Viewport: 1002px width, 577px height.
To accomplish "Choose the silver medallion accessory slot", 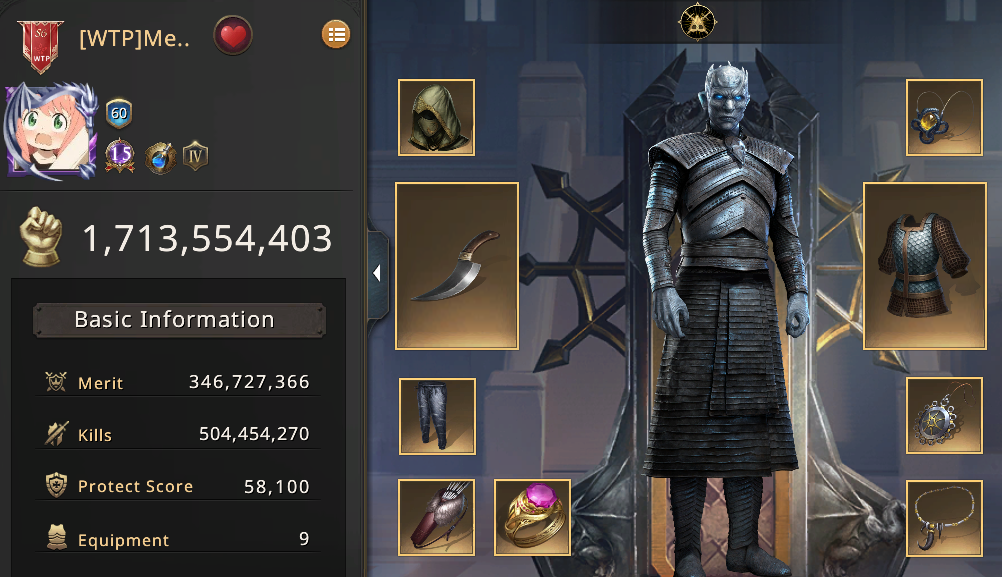I will point(944,416).
